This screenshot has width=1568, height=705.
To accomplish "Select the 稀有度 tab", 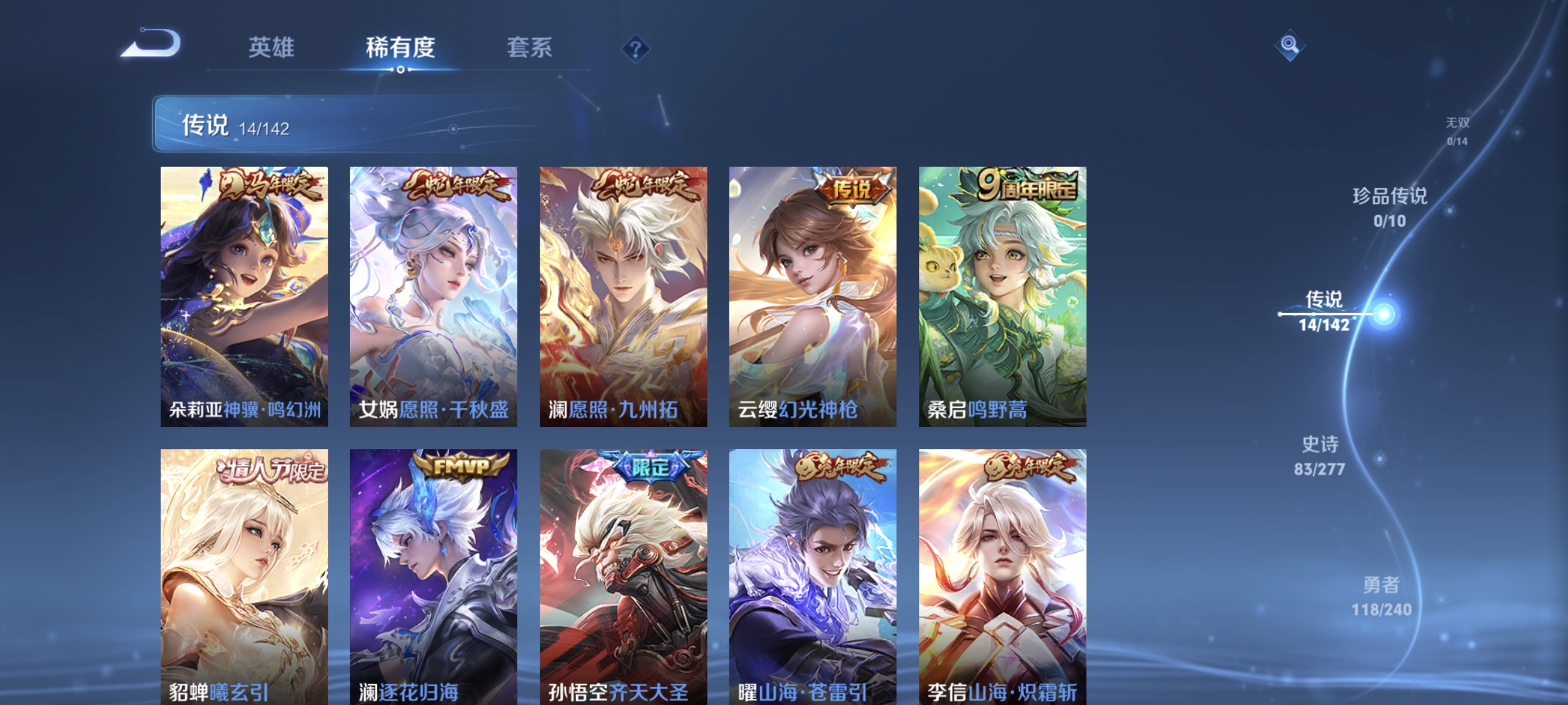I will [401, 49].
